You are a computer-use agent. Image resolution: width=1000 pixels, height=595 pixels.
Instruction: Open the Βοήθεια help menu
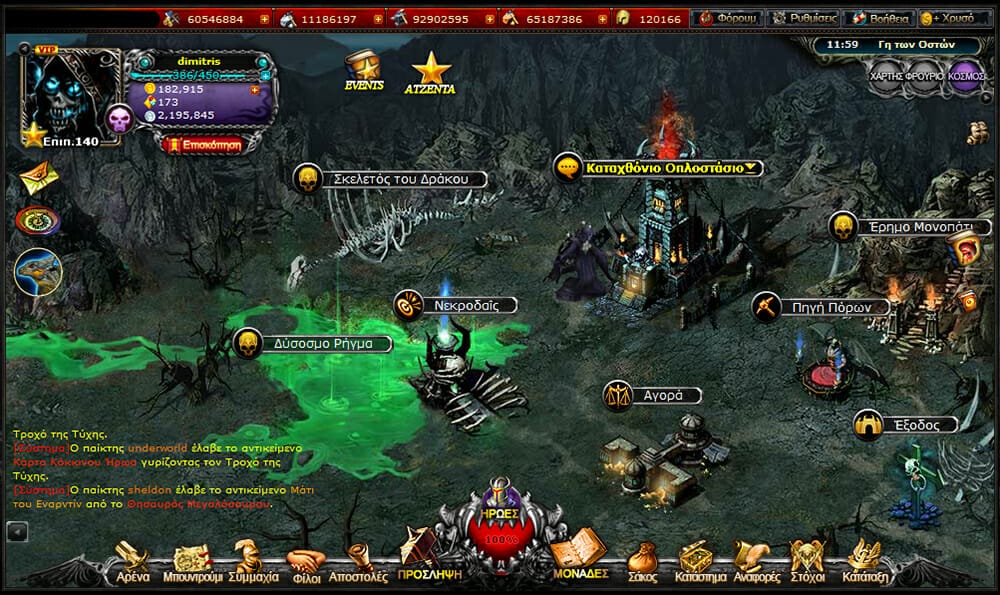878,19
